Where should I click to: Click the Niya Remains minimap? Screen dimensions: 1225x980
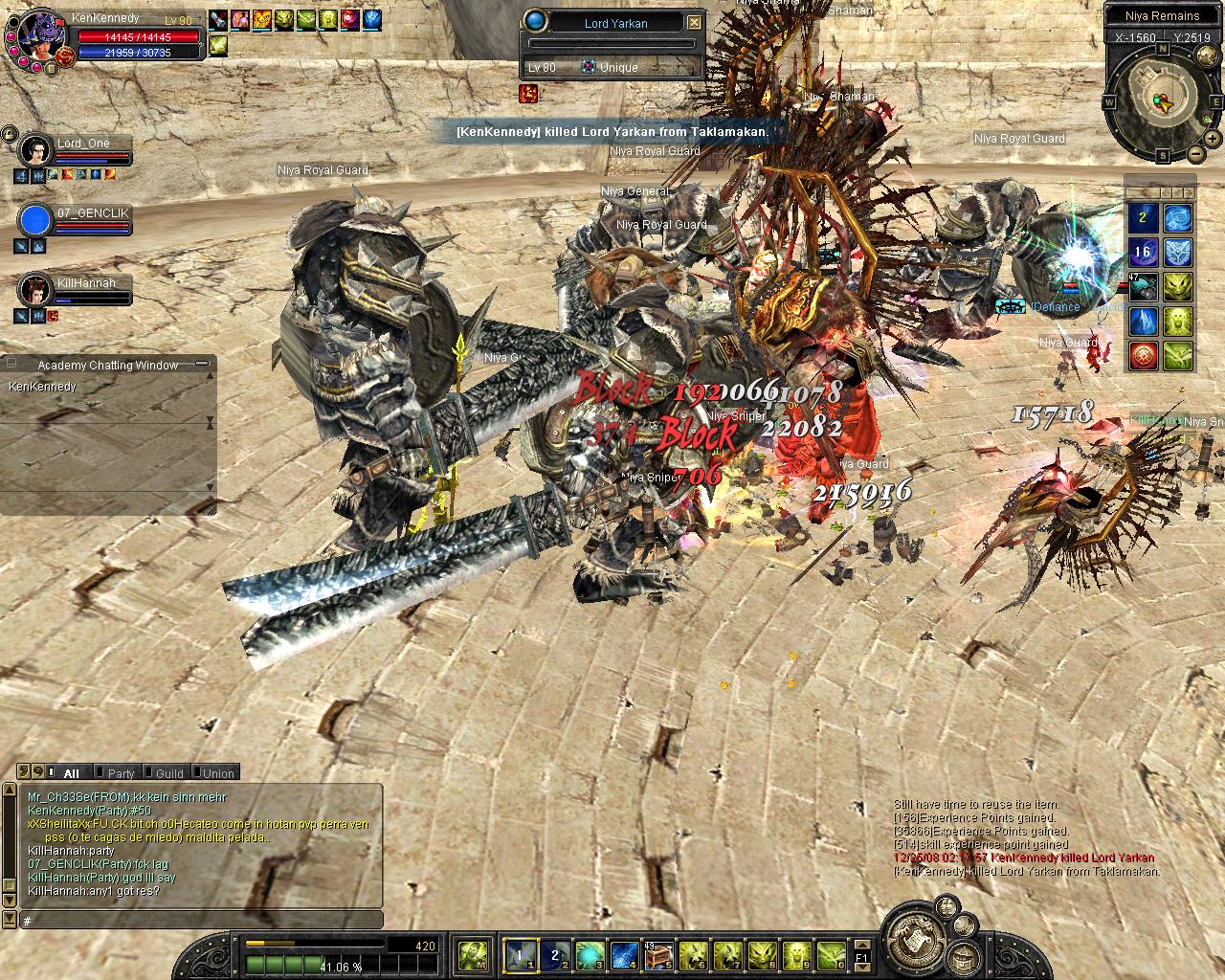coord(1162,100)
